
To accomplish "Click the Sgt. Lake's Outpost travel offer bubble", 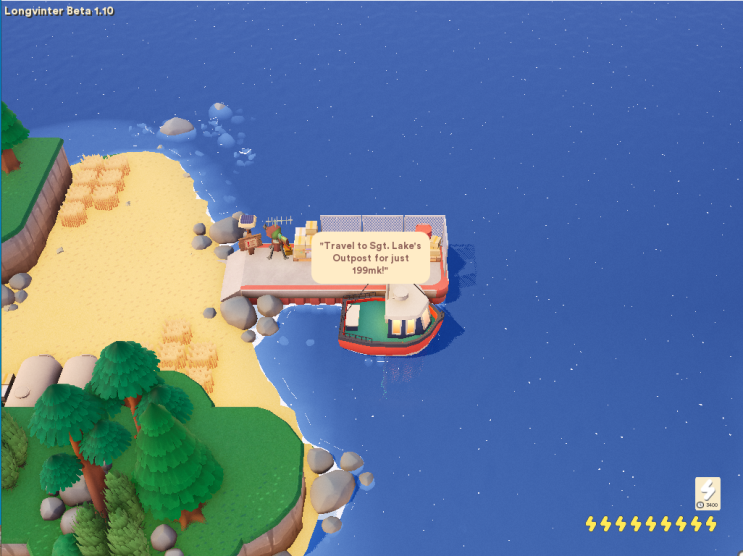I will [x=370, y=257].
